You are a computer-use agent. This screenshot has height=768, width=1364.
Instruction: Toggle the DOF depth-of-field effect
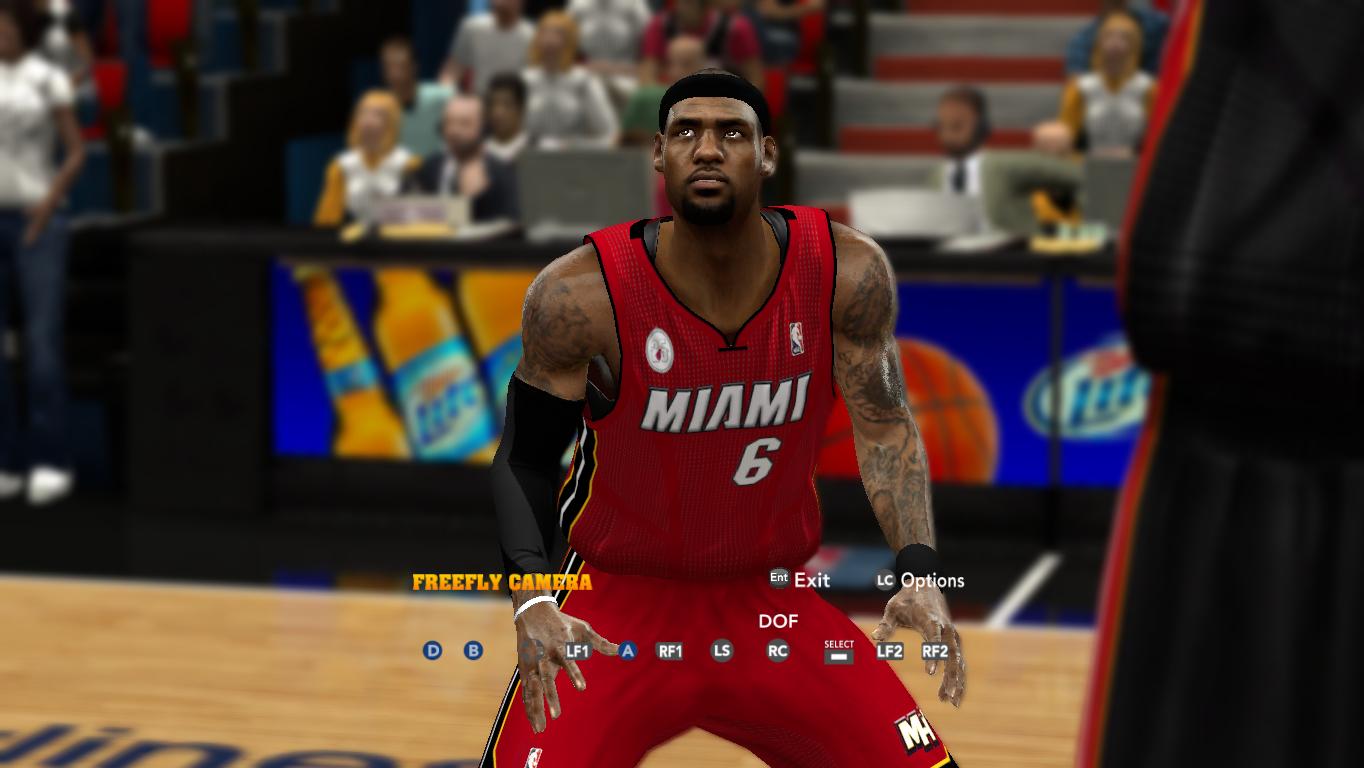tap(778, 622)
